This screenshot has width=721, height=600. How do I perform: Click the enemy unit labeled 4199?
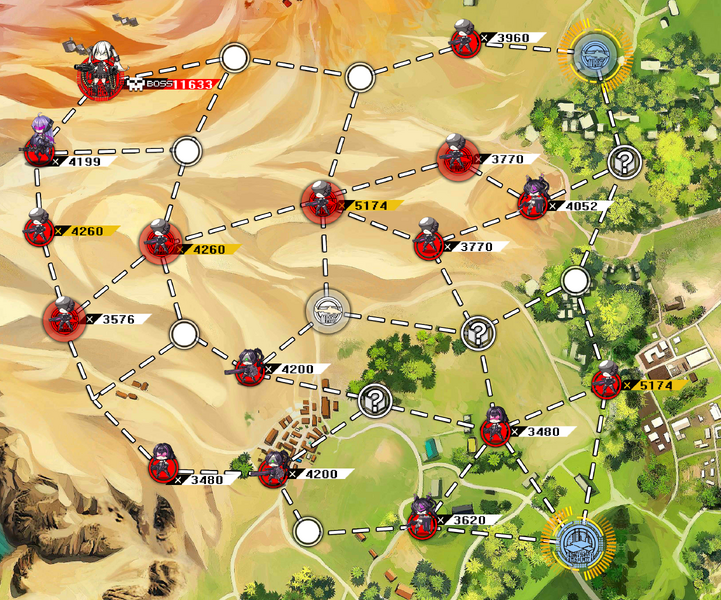click(x=40, y=148)
